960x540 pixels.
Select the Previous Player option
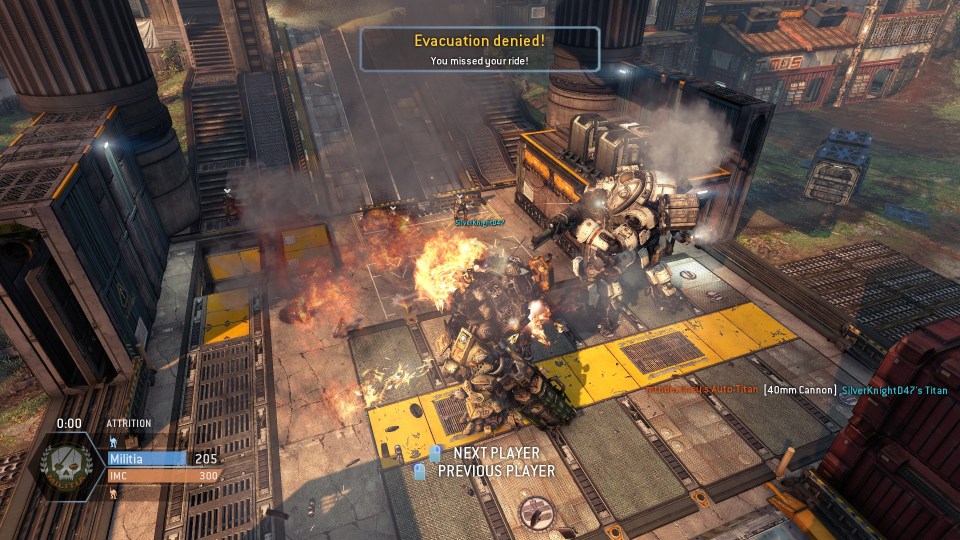coord(494,471)
